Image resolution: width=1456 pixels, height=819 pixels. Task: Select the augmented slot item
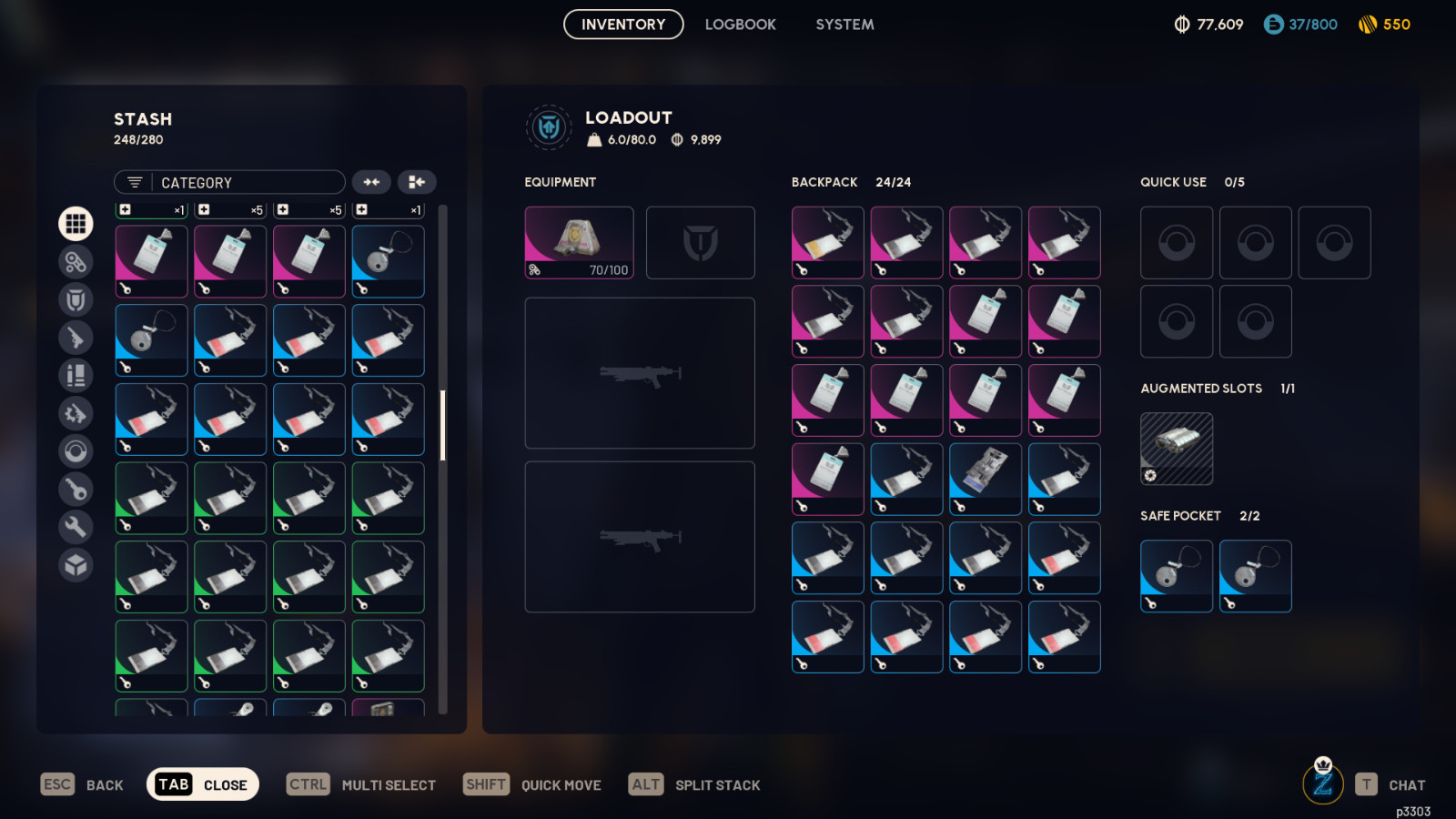click(1176, 449)
